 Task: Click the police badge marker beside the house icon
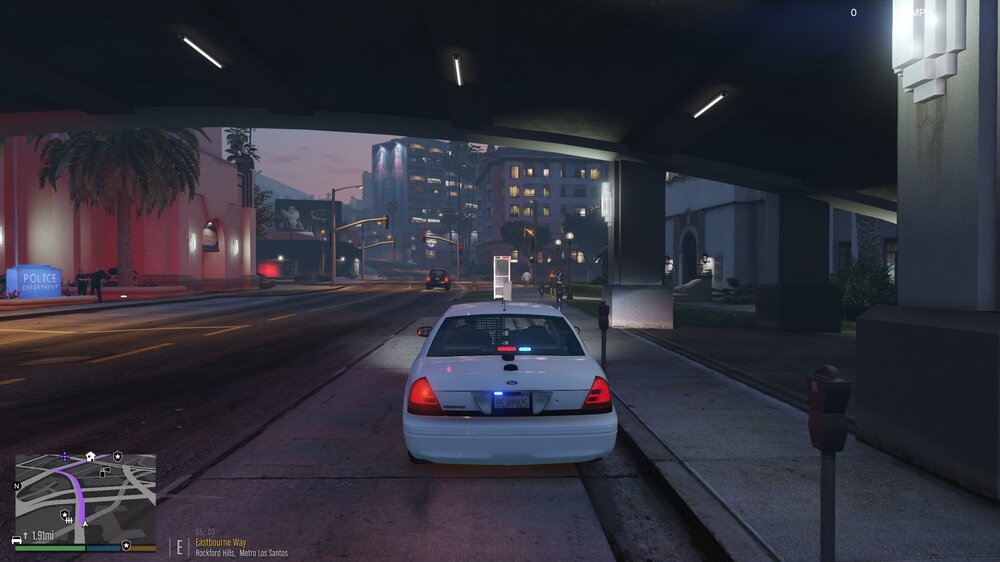click(117, 456)
